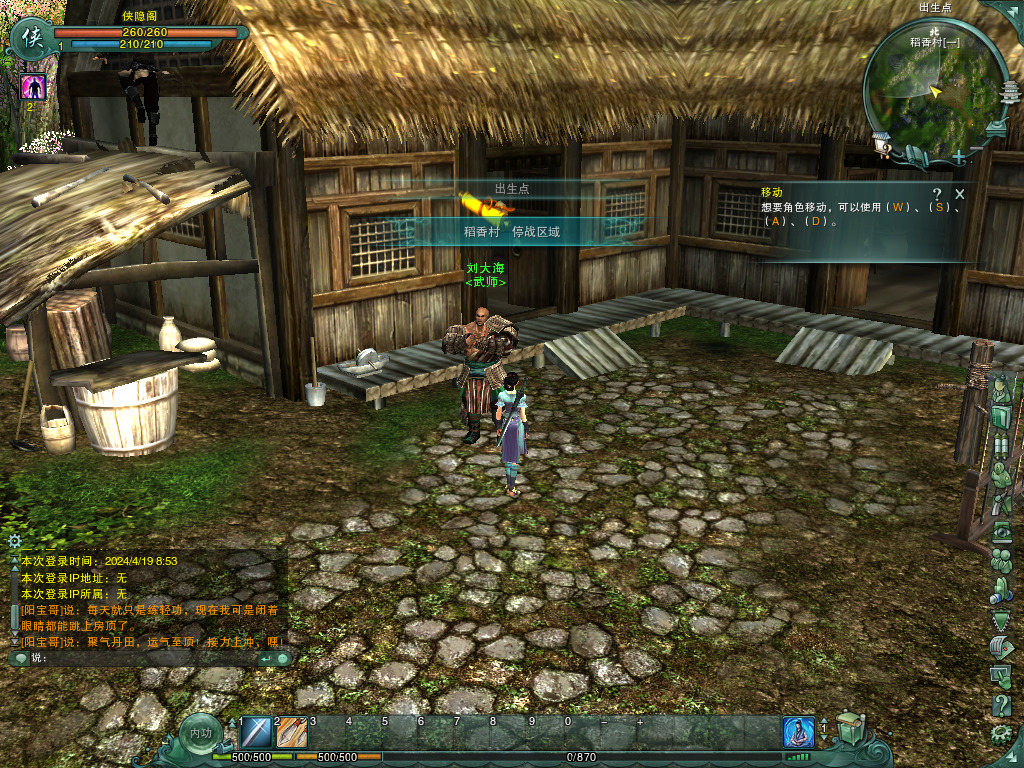This screenshot has width=1024, height=768.
Task: Click the meditating figure skill icon
Action: [x=799, y=733]
